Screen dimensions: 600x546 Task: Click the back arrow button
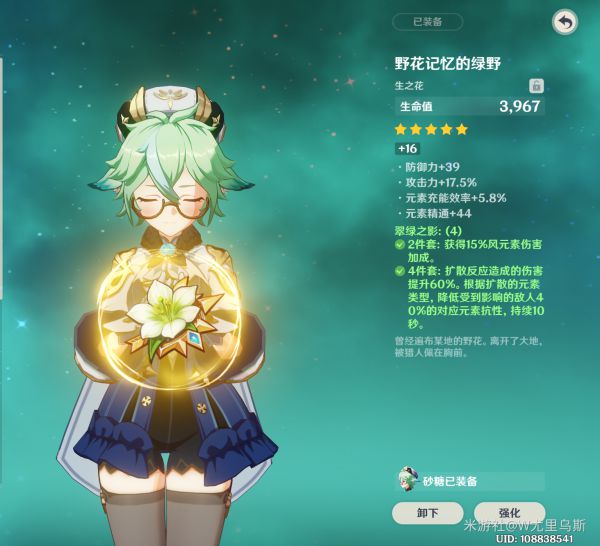coord(565,22)
